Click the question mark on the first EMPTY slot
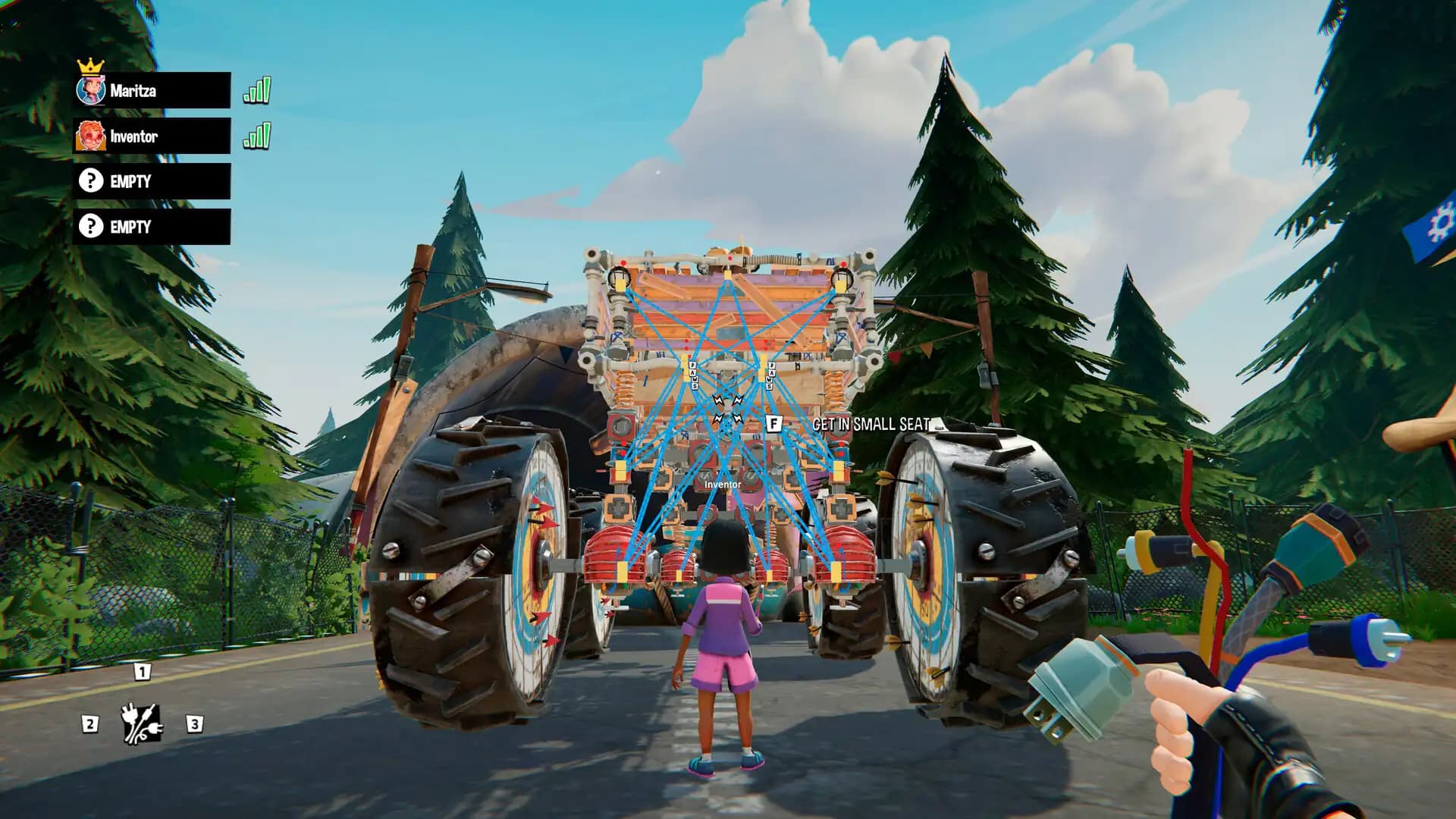Viewport: 1456px width, 819px height. [x=91, y=181]
